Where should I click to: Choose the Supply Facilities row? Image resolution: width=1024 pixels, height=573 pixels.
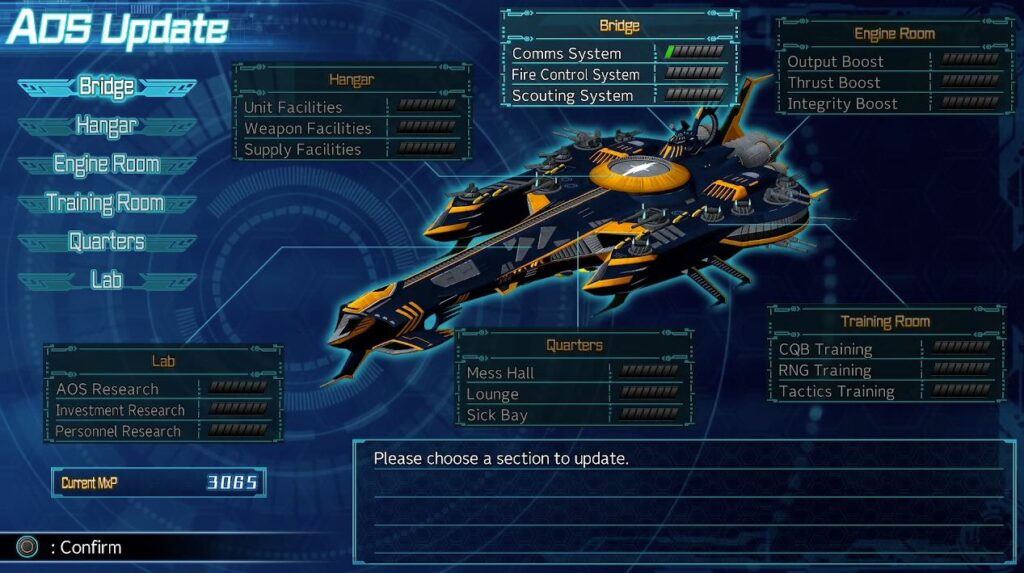point(350,149)
